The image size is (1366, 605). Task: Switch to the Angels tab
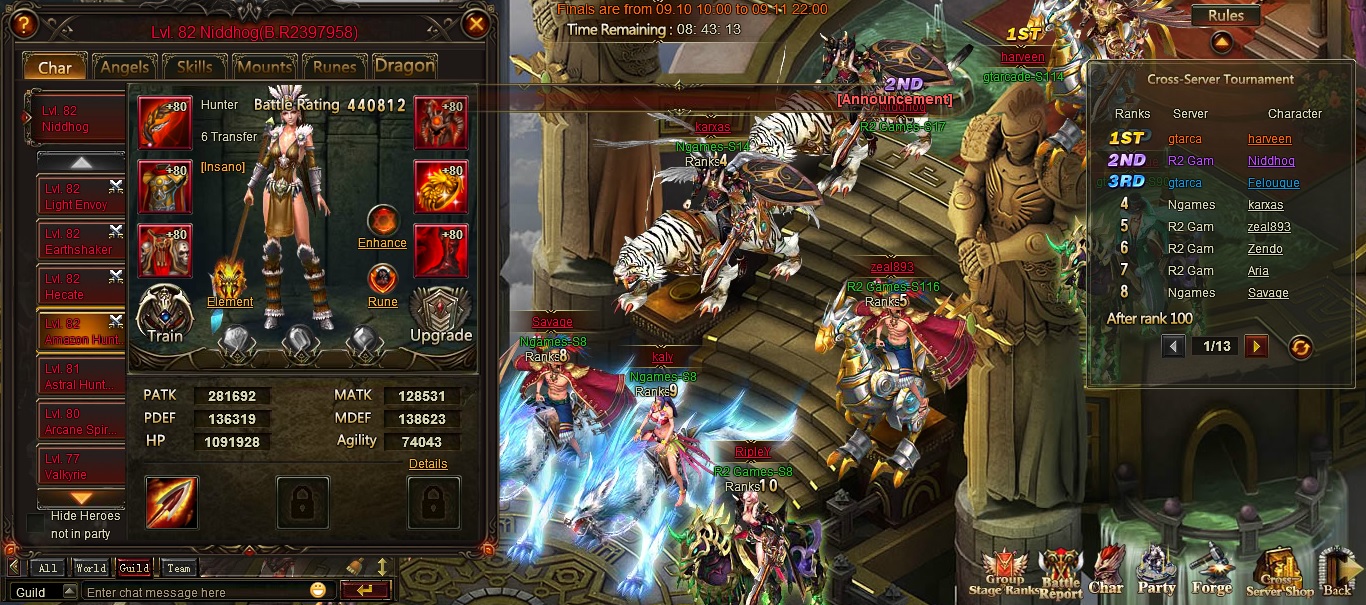point(124,67)
